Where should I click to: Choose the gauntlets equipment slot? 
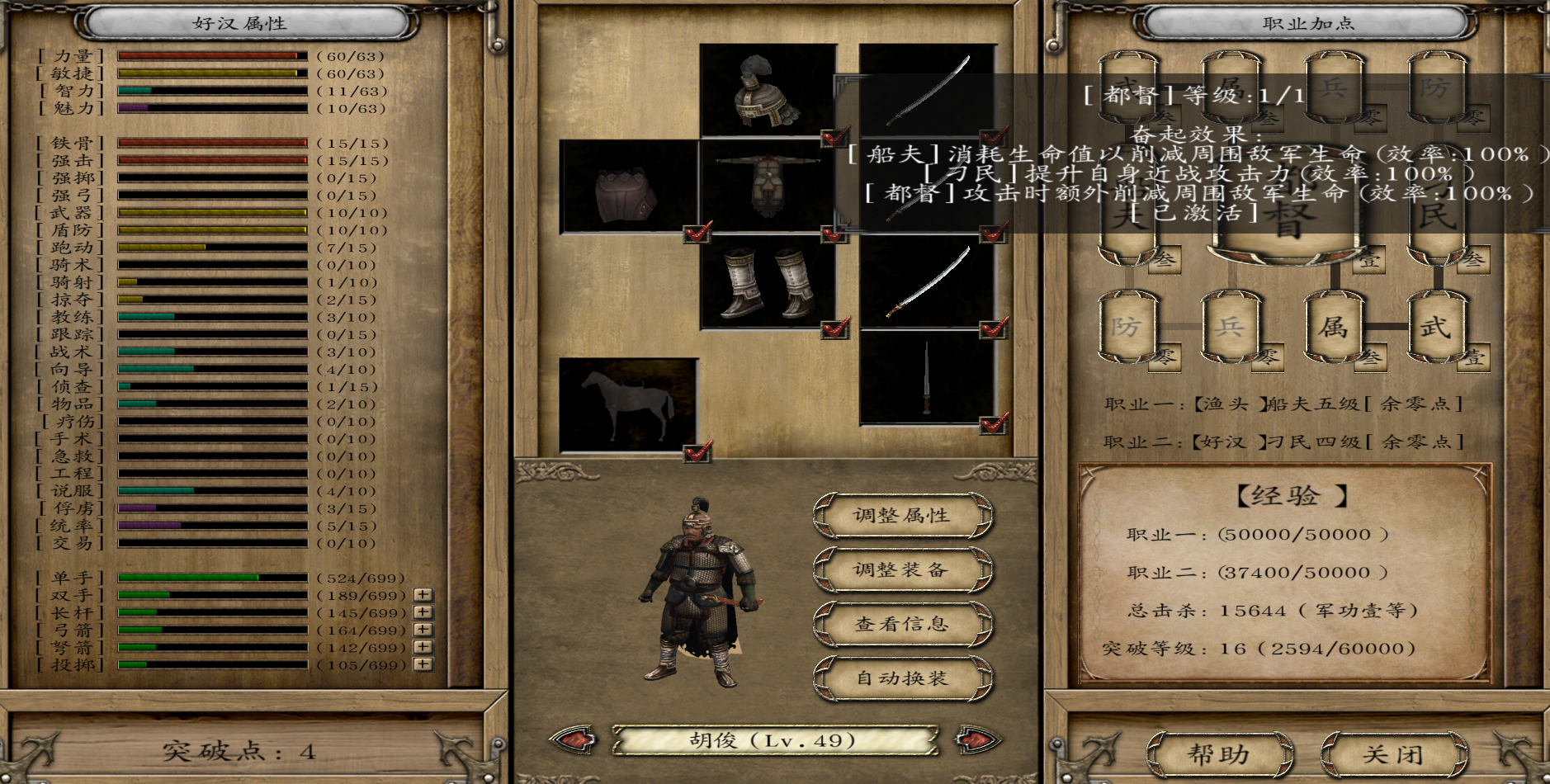[627, 187]
